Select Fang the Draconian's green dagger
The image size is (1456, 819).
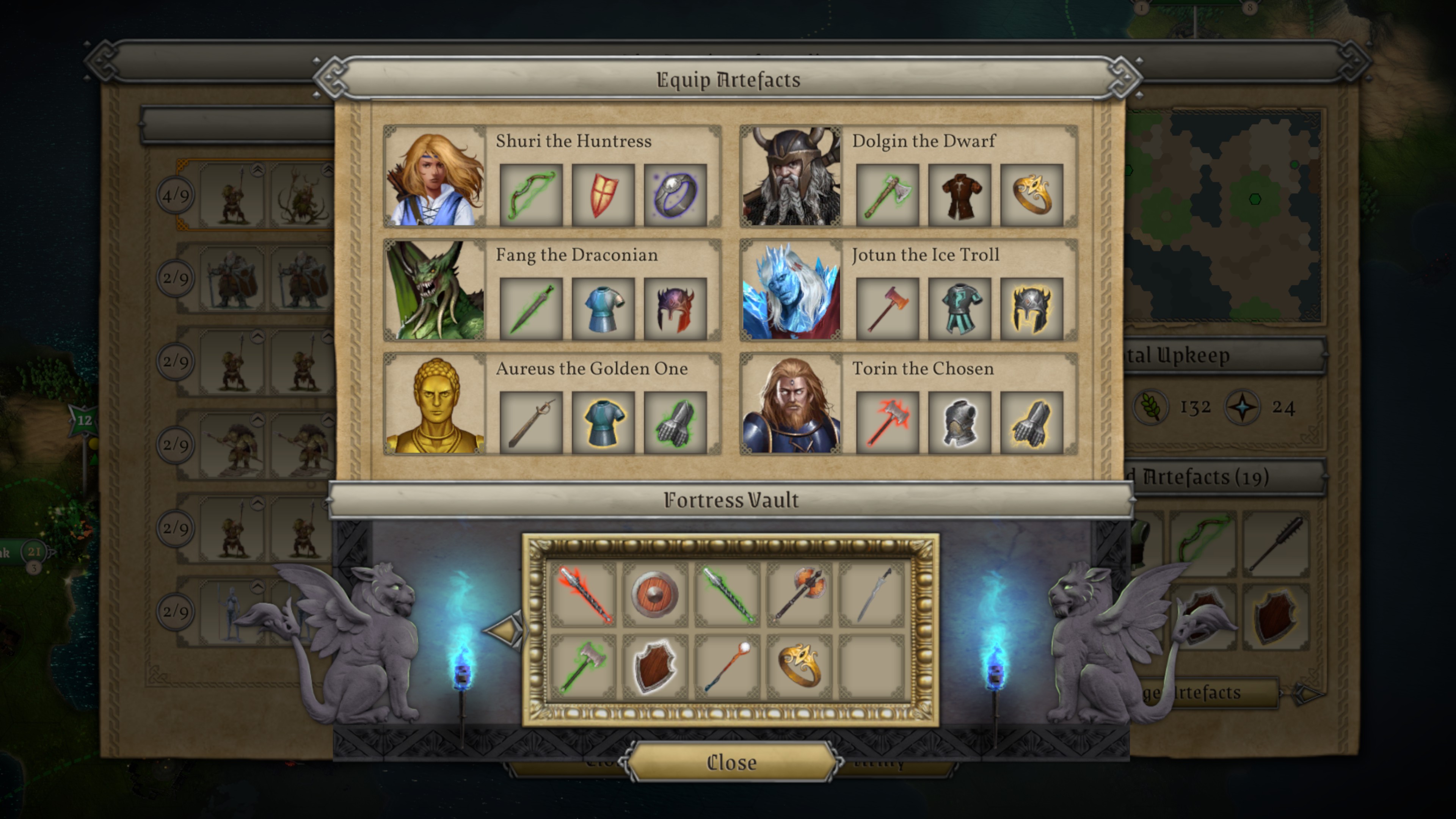click(x=531, y=309)
